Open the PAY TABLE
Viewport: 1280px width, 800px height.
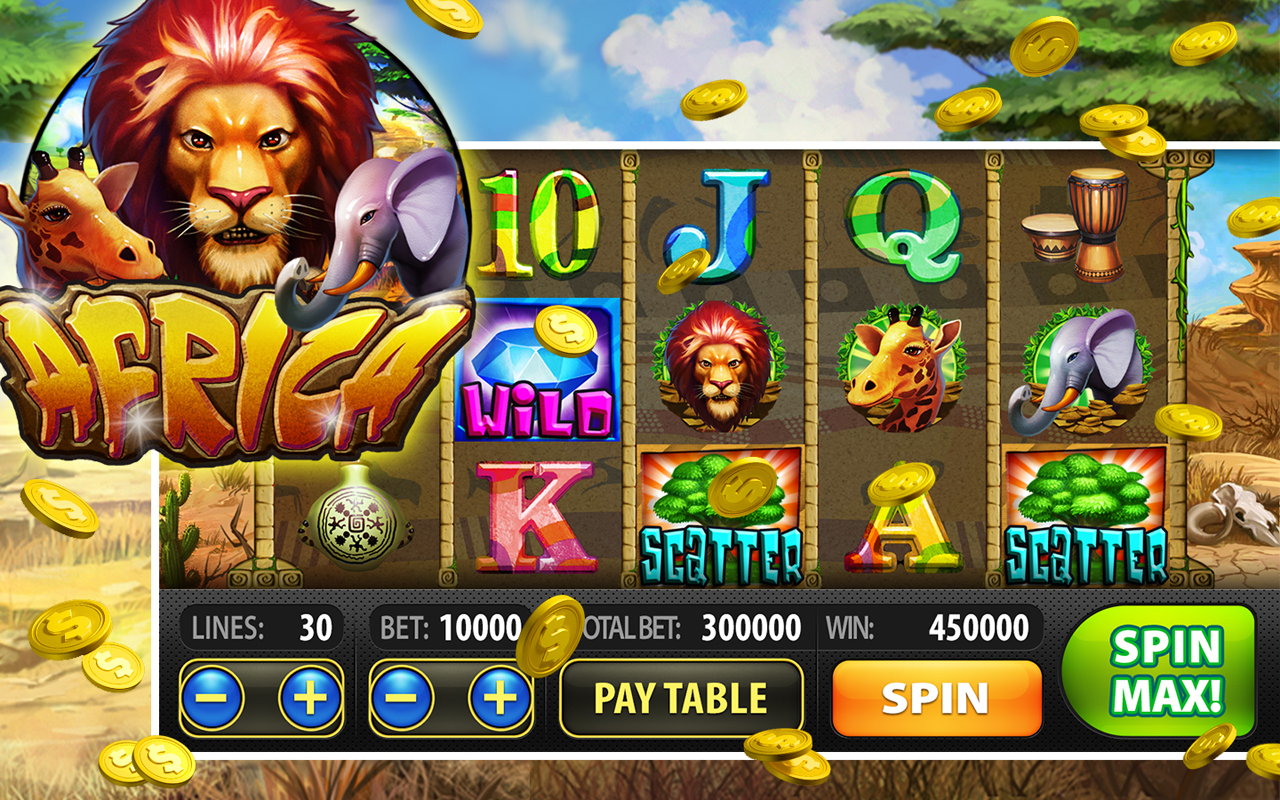coord(683,697)
